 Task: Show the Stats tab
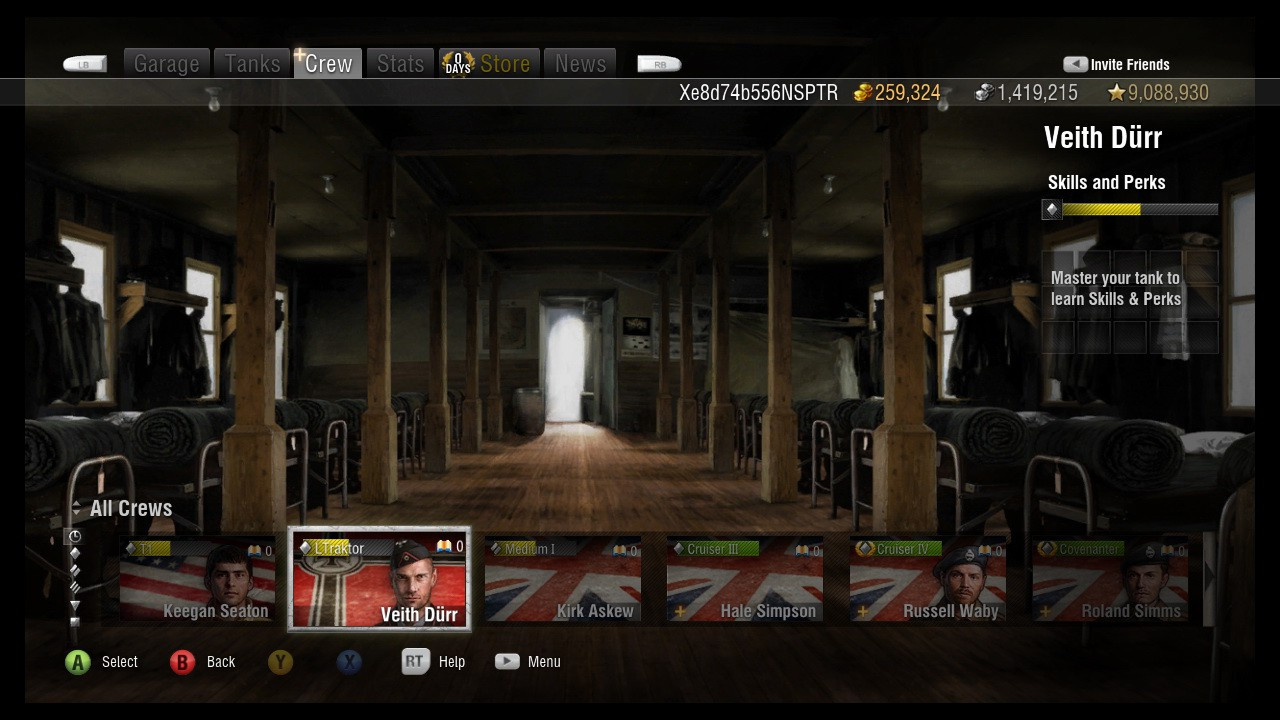[x=400, y=64]
